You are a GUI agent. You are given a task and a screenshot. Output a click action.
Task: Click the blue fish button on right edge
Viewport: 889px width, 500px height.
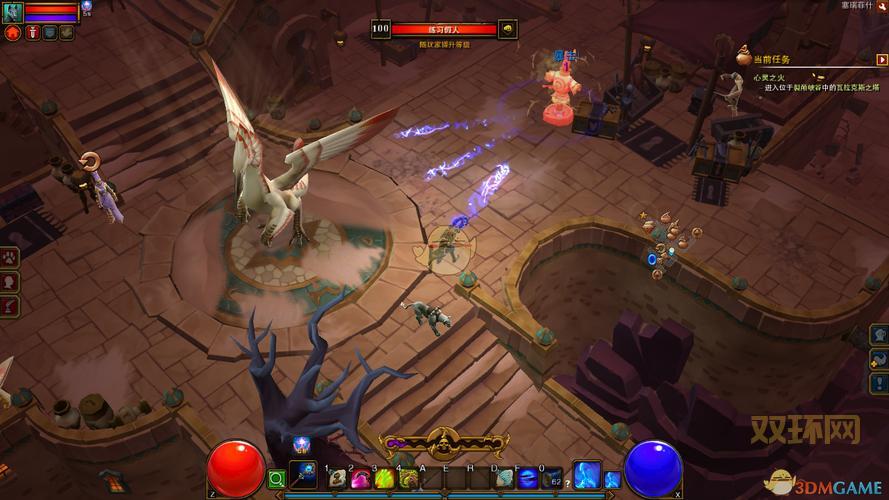880,357
